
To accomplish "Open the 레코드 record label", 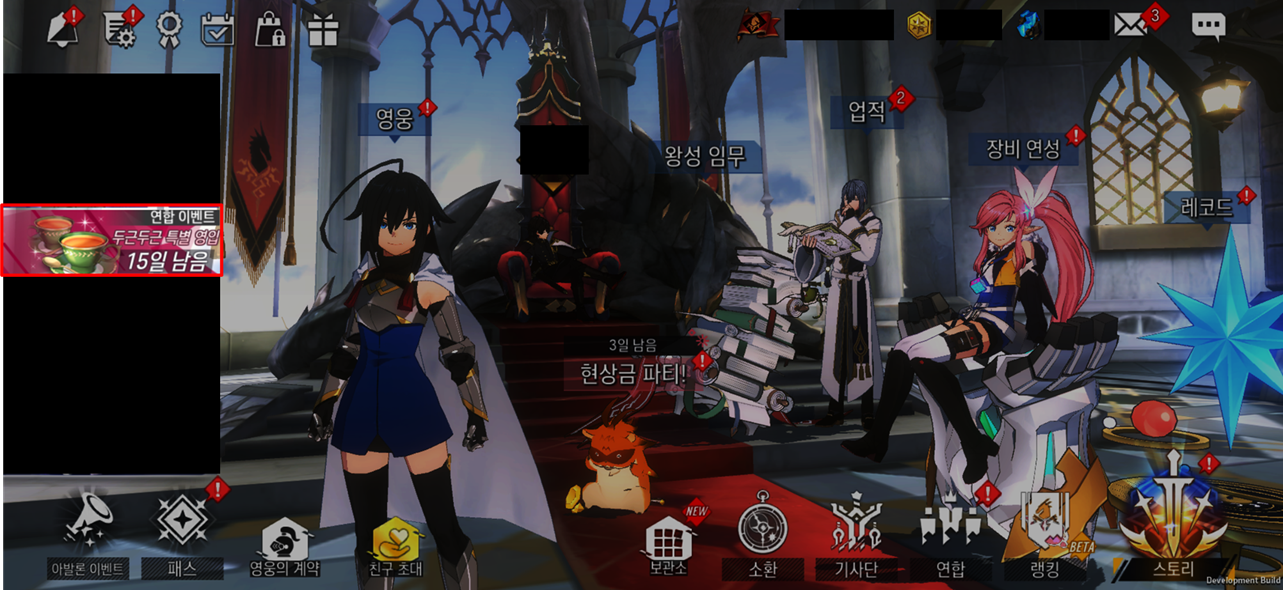I will pyautogui.click(x=1206, y=208).
